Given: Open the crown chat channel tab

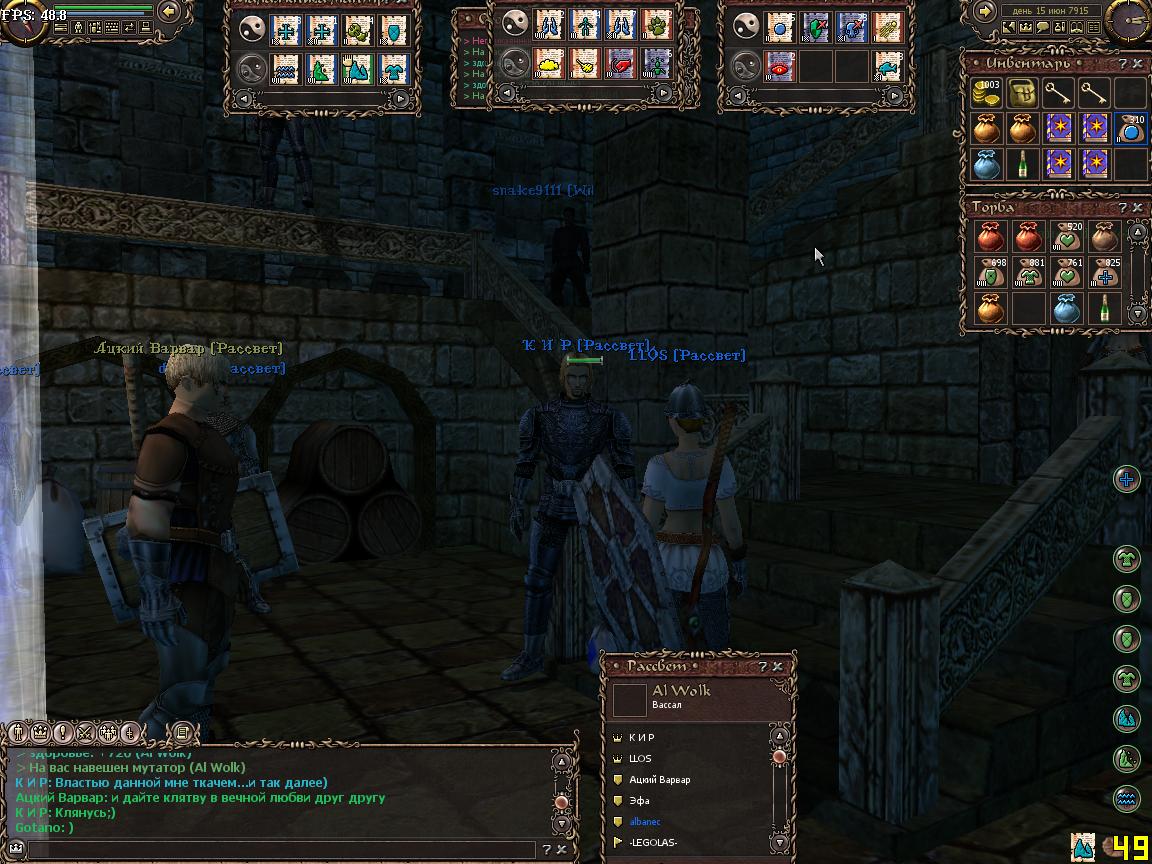Looking at the screenshot, I should pos(41,732).
